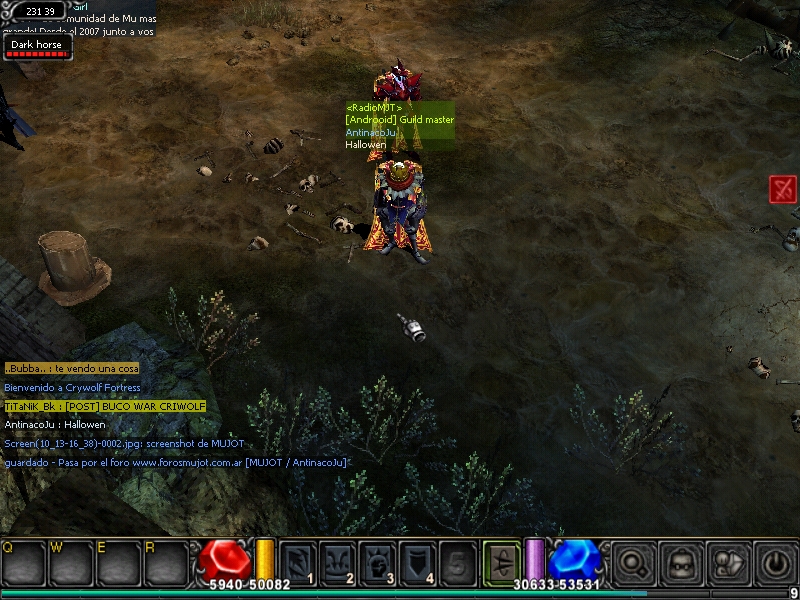Screen dimensions: 800x600
Task: Click the red crossed-sword status icon
Action: point(783,189)
